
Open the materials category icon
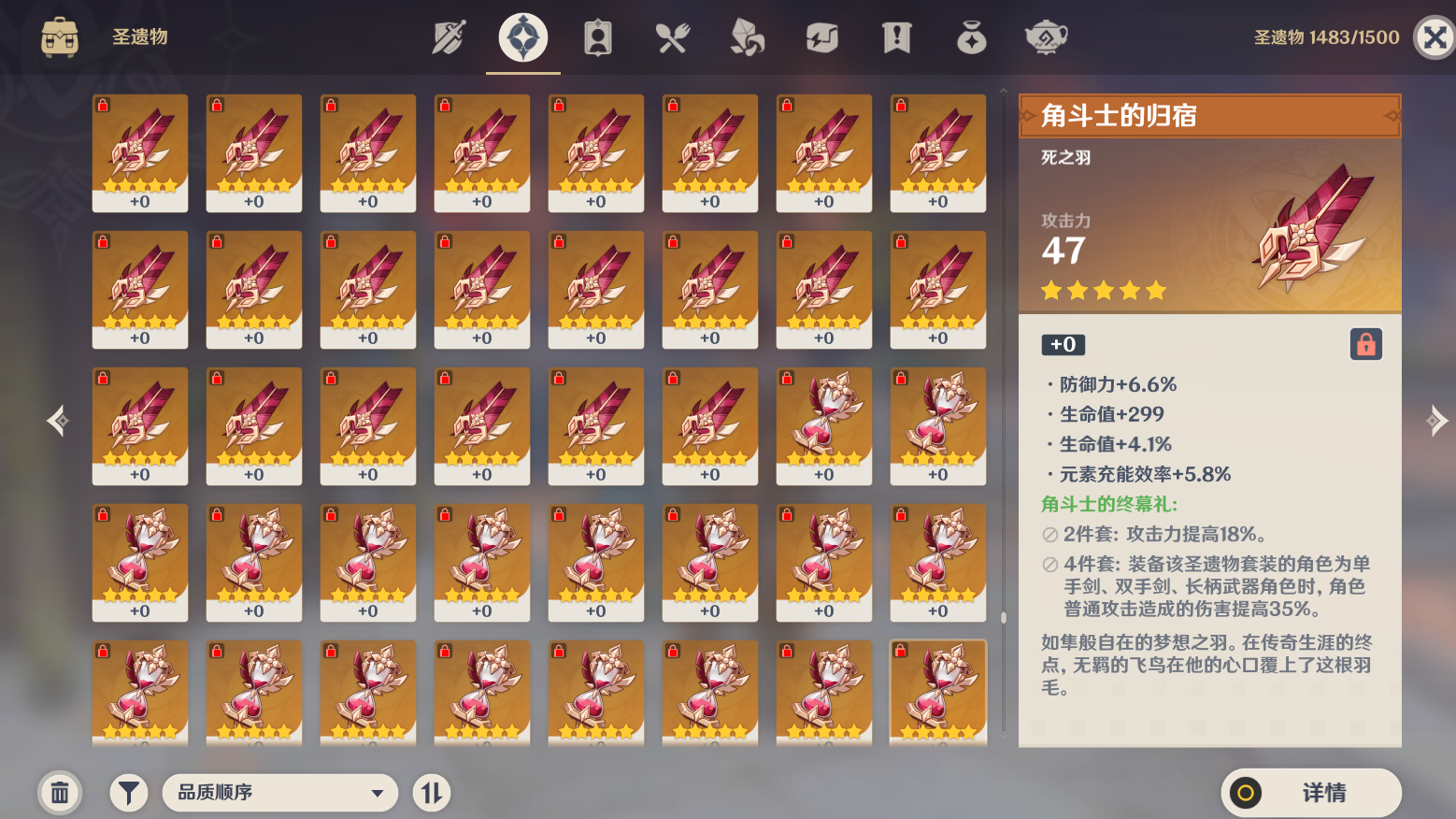tap(748, 37)
